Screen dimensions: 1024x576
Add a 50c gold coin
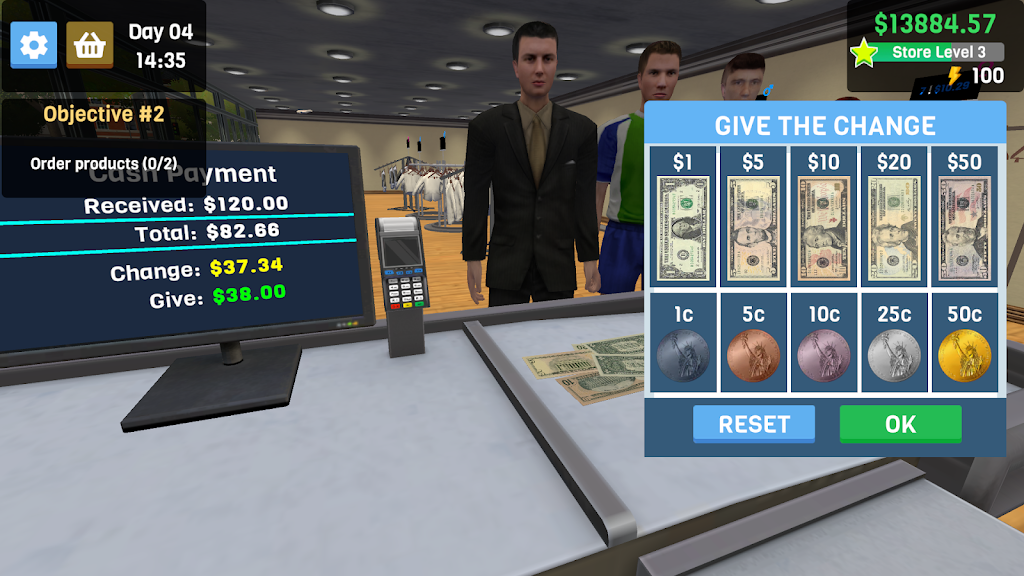[964, 354]
